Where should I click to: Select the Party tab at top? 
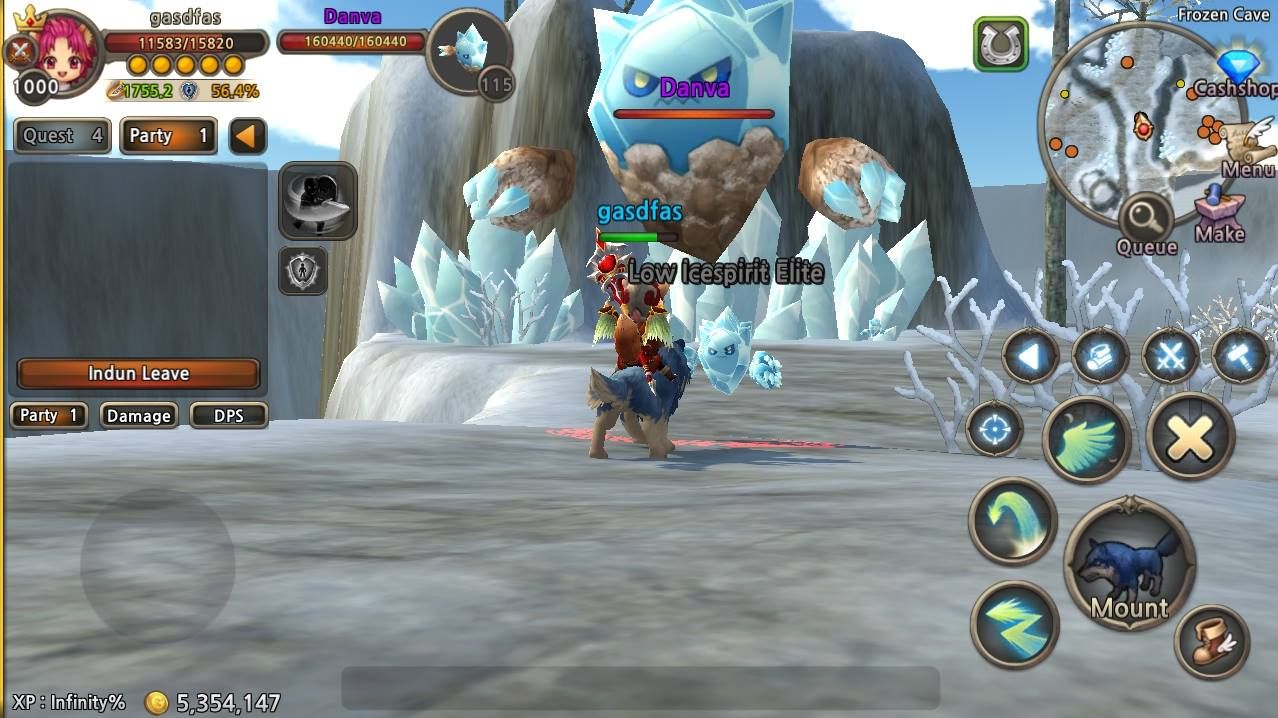point(168,136)
